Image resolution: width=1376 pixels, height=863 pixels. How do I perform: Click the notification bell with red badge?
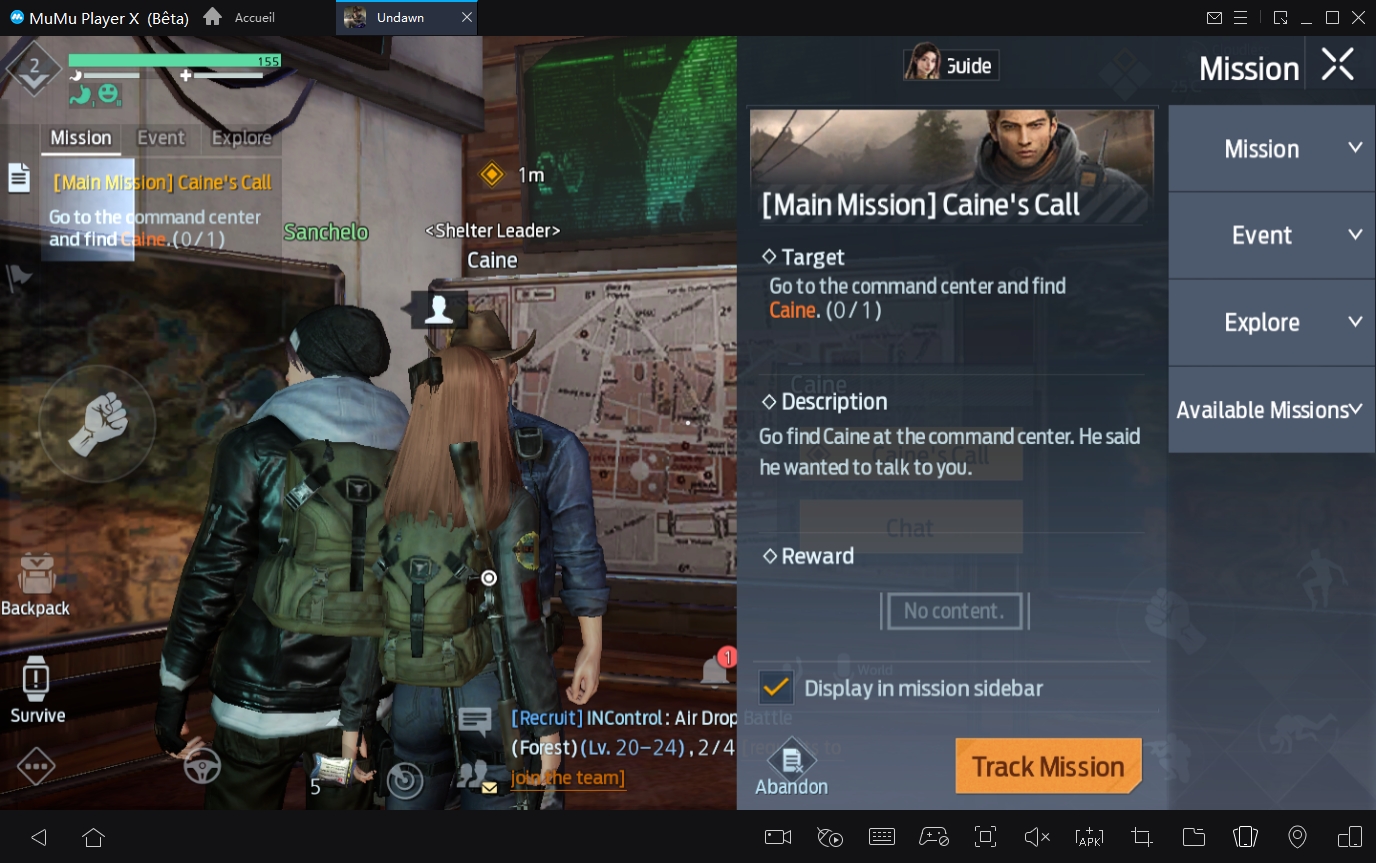716,668
